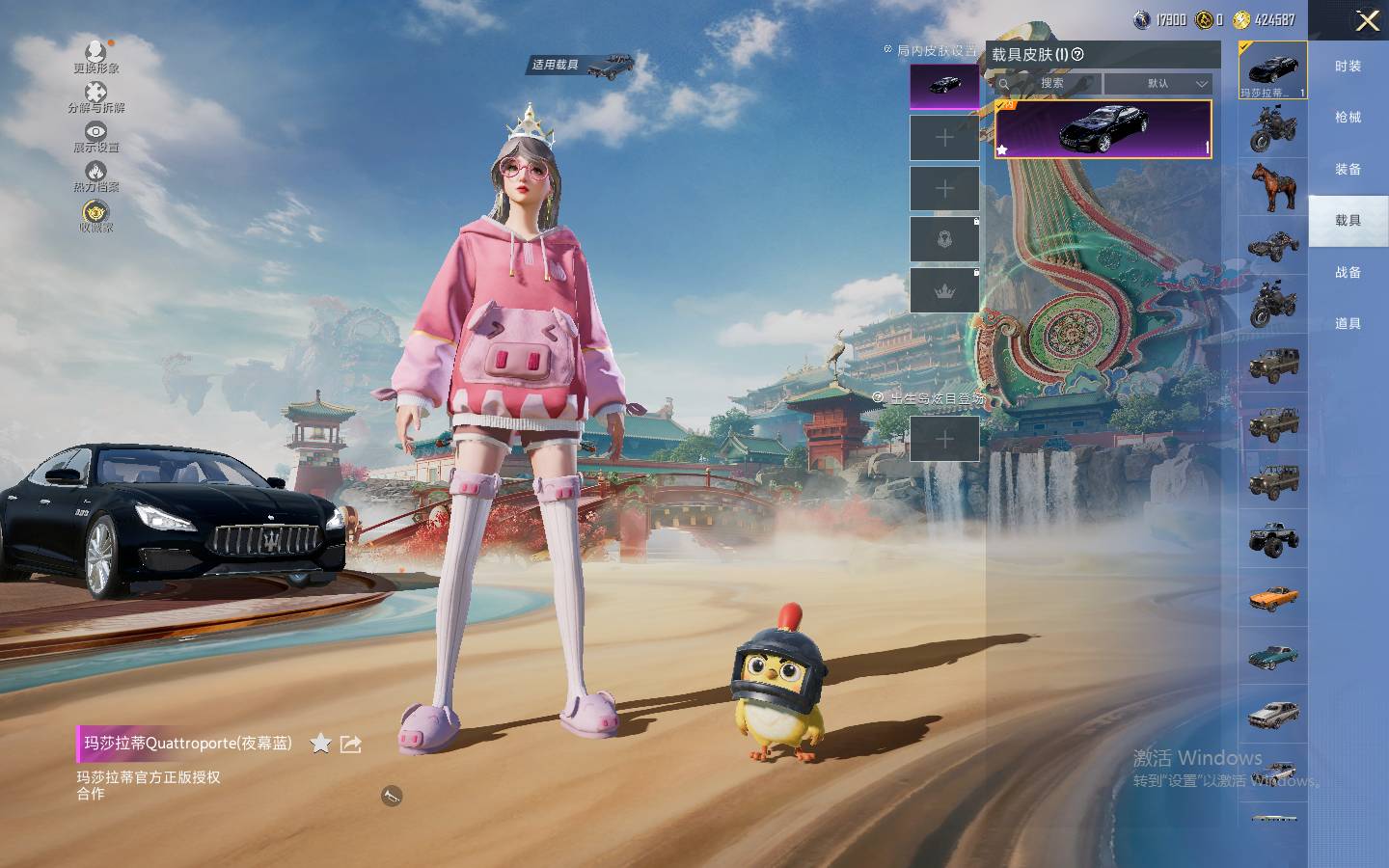Select the 装备 equipment tab
This screenshot has width=1389, height=868.
tap(1348, 170)
